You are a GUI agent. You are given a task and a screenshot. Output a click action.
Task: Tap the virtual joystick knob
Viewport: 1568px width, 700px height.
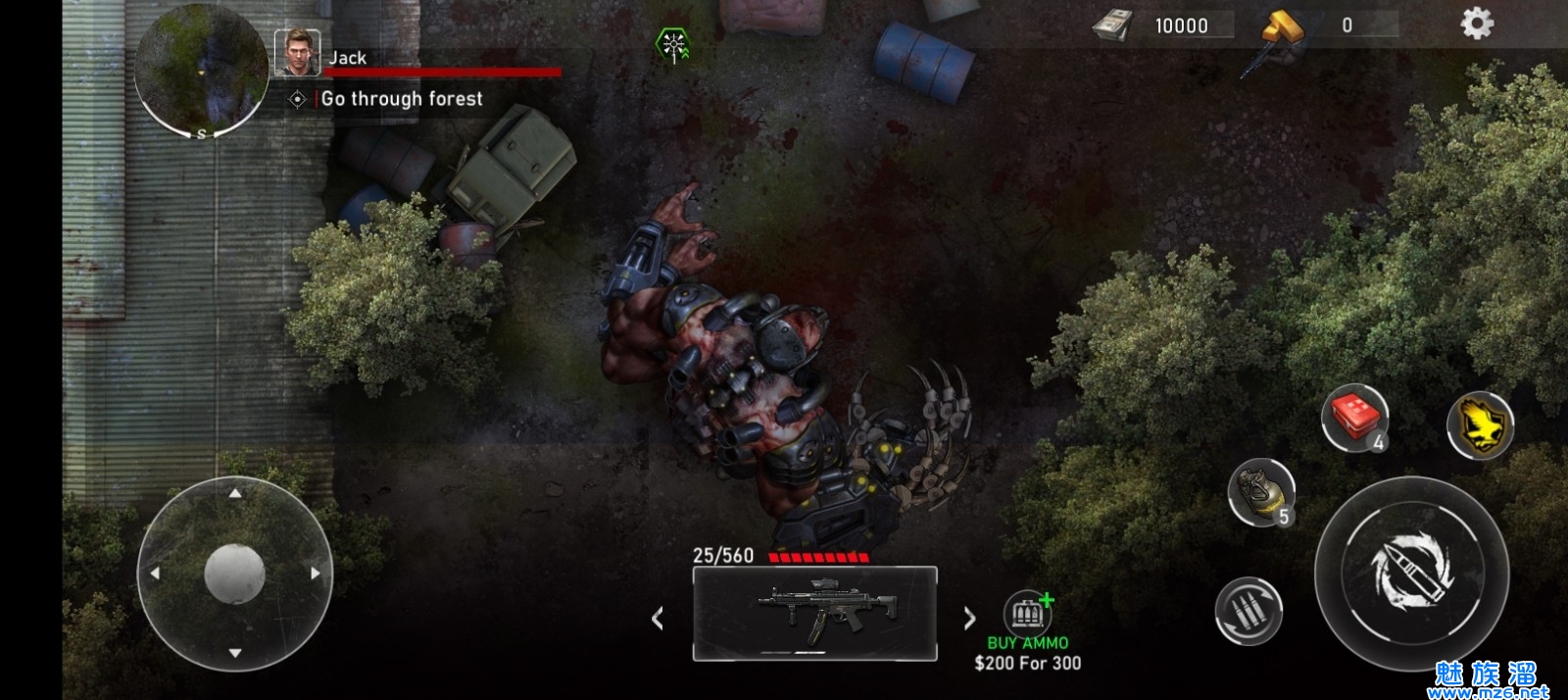[234, 573]
